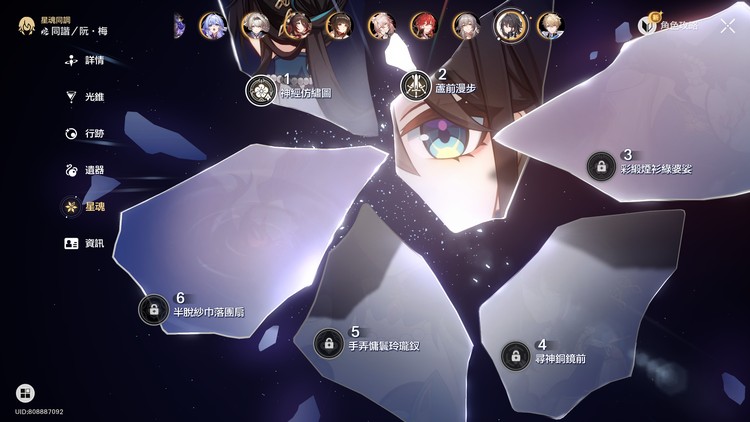Screen dimensions: 750x422
Task: Switch to the 遺器 relics tab
Action: 86,170
